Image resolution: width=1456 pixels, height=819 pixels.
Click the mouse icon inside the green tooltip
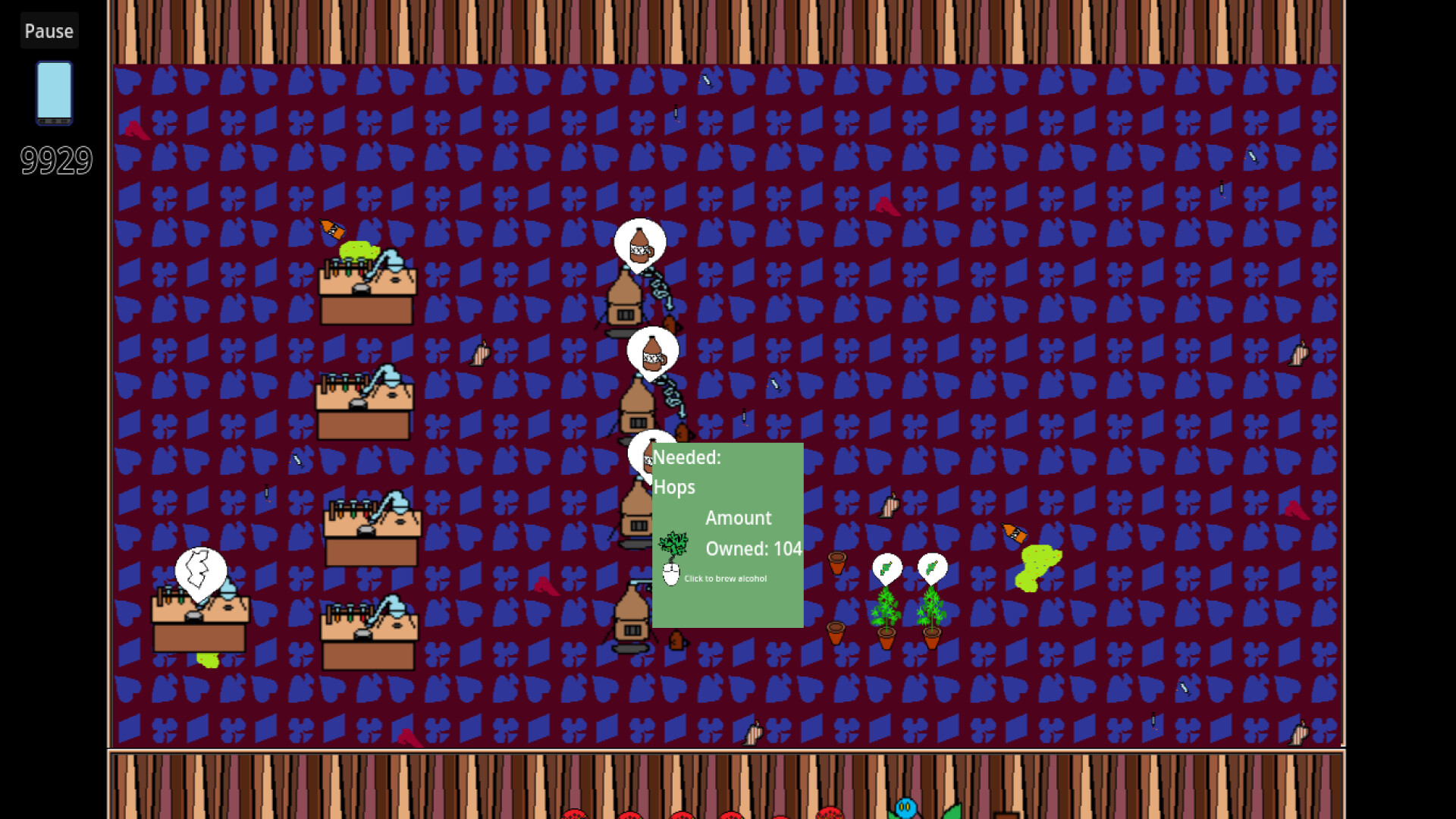click(x=670, y=574)
